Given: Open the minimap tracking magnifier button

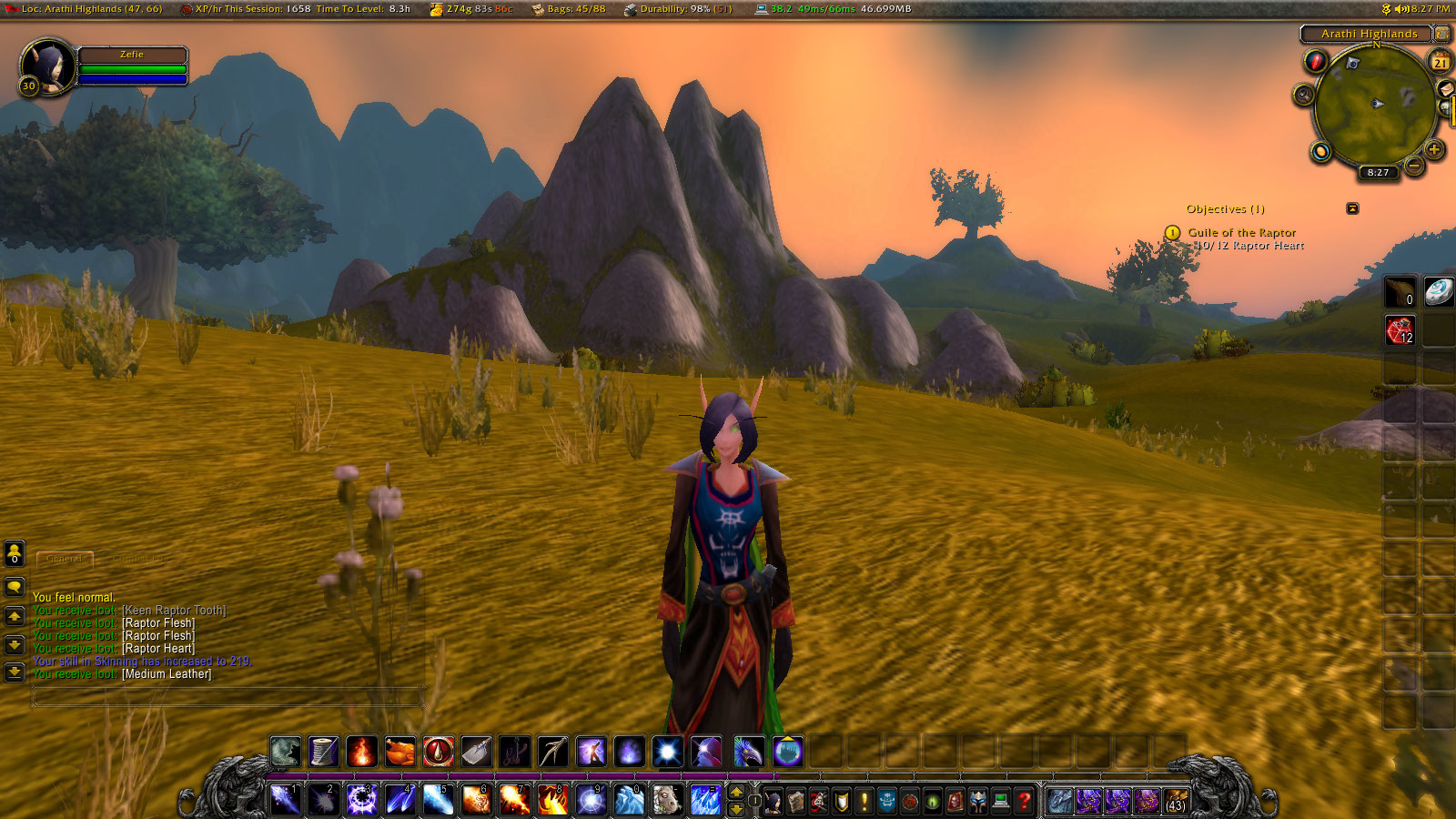Looking at the screenshot, I should pyautogui.click(x=1304, y=95).
